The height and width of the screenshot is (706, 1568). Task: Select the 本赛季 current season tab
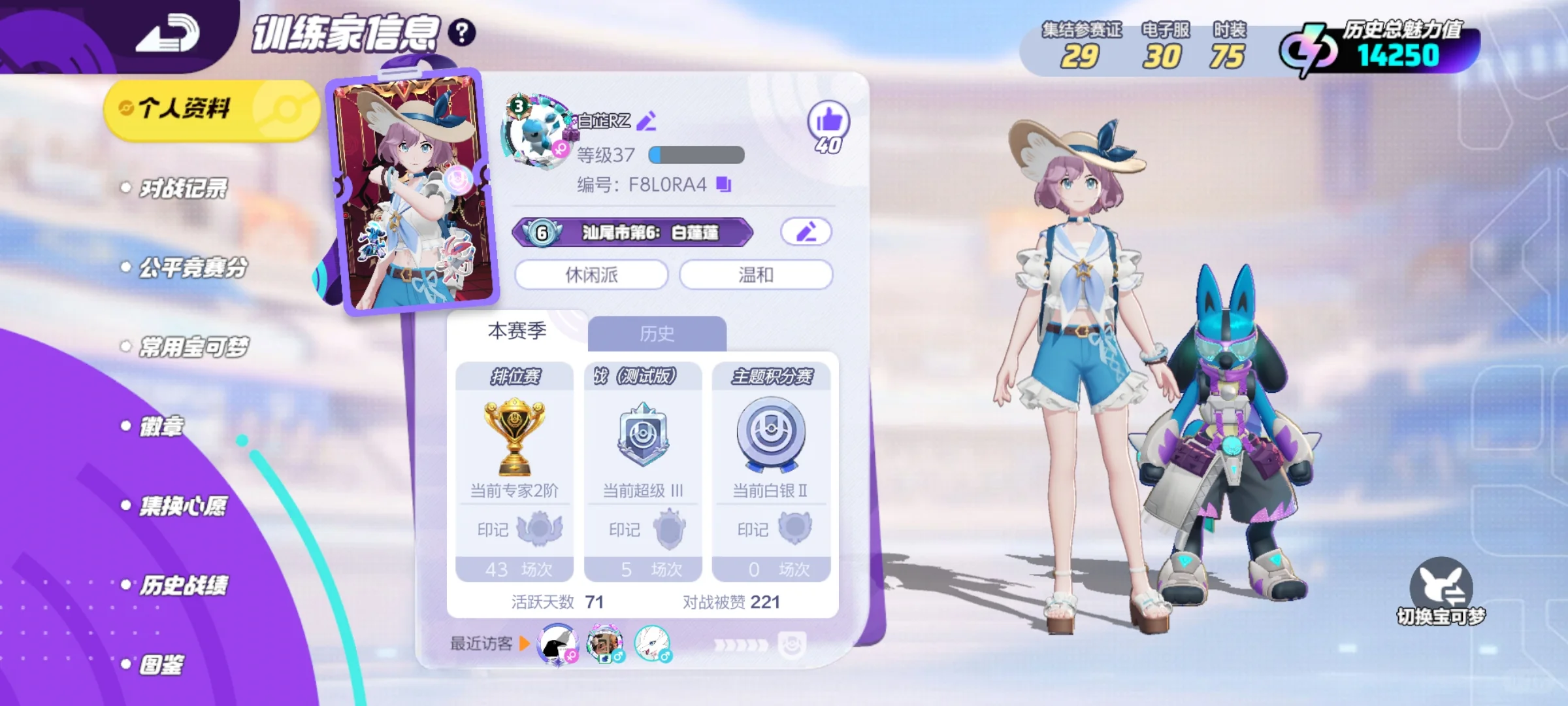[517, 331]
